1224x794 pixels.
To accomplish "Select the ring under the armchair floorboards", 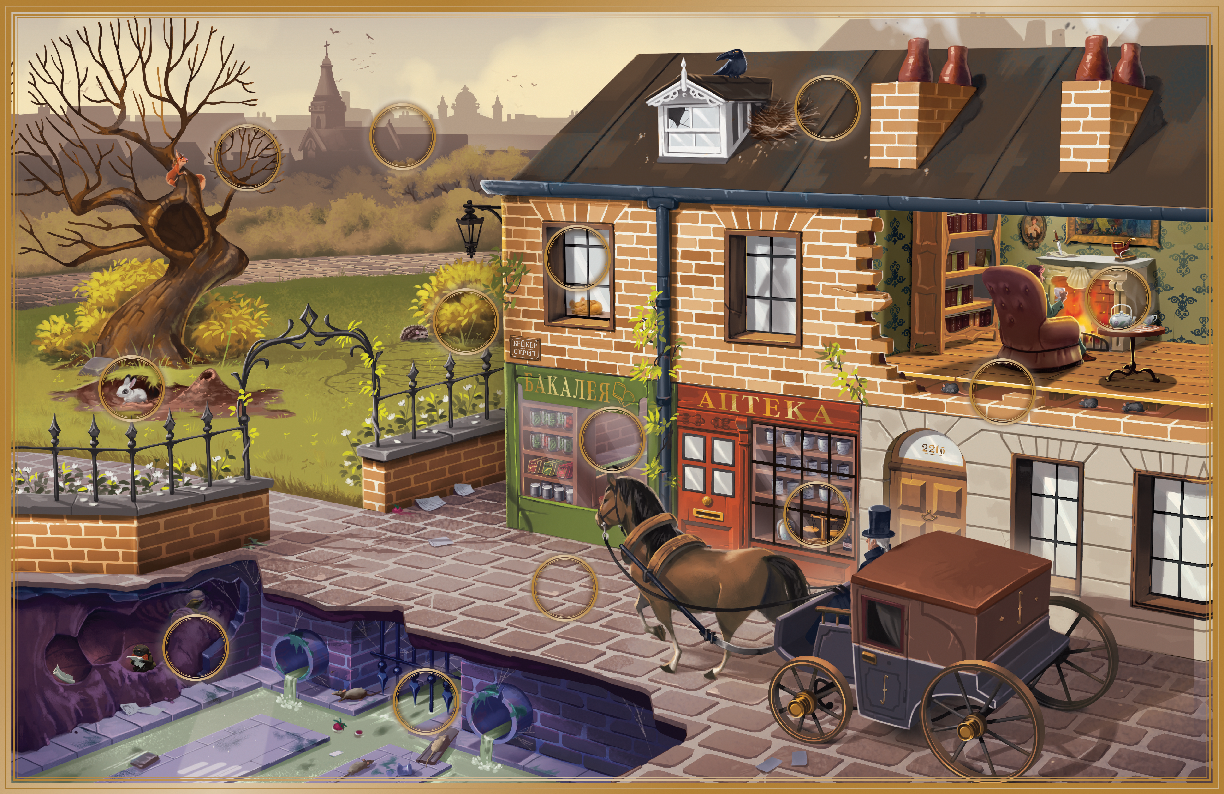I will pyautogui.click(x=1002, y=390).
